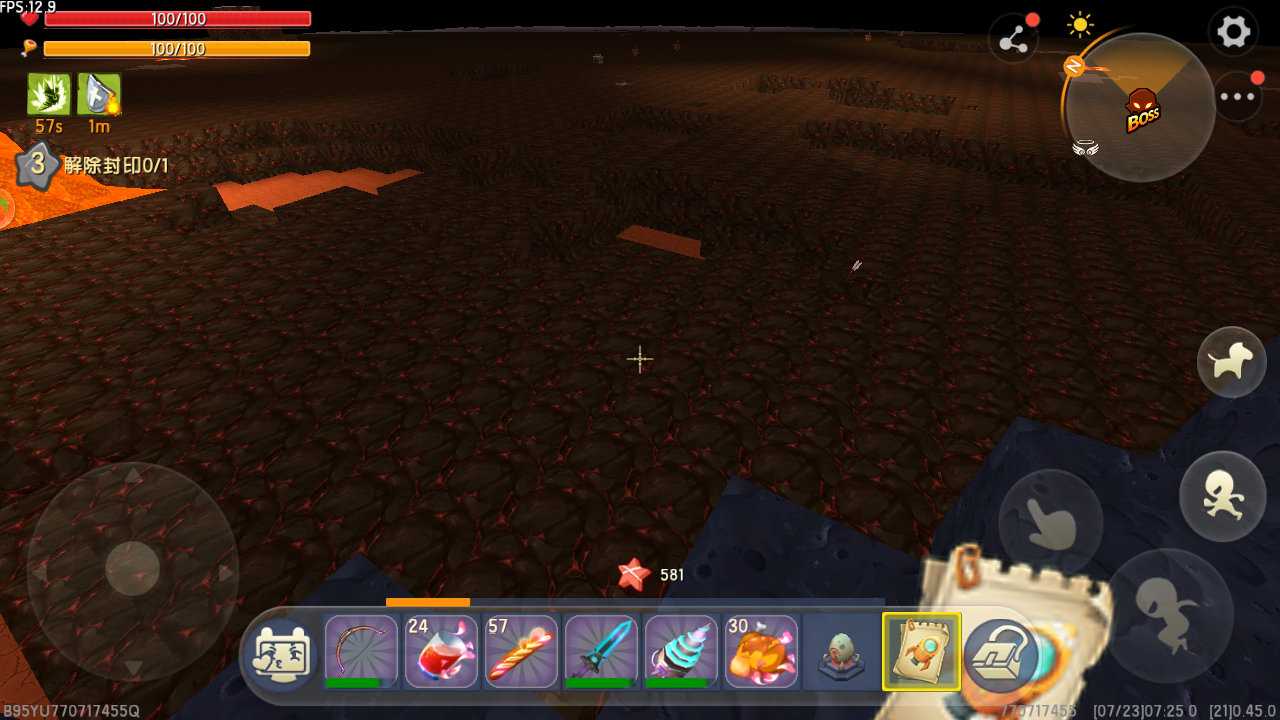The height and width of the screenshot is (720, 1280).
Task: Select the roast chicken slot
Action: coord(761,651)
